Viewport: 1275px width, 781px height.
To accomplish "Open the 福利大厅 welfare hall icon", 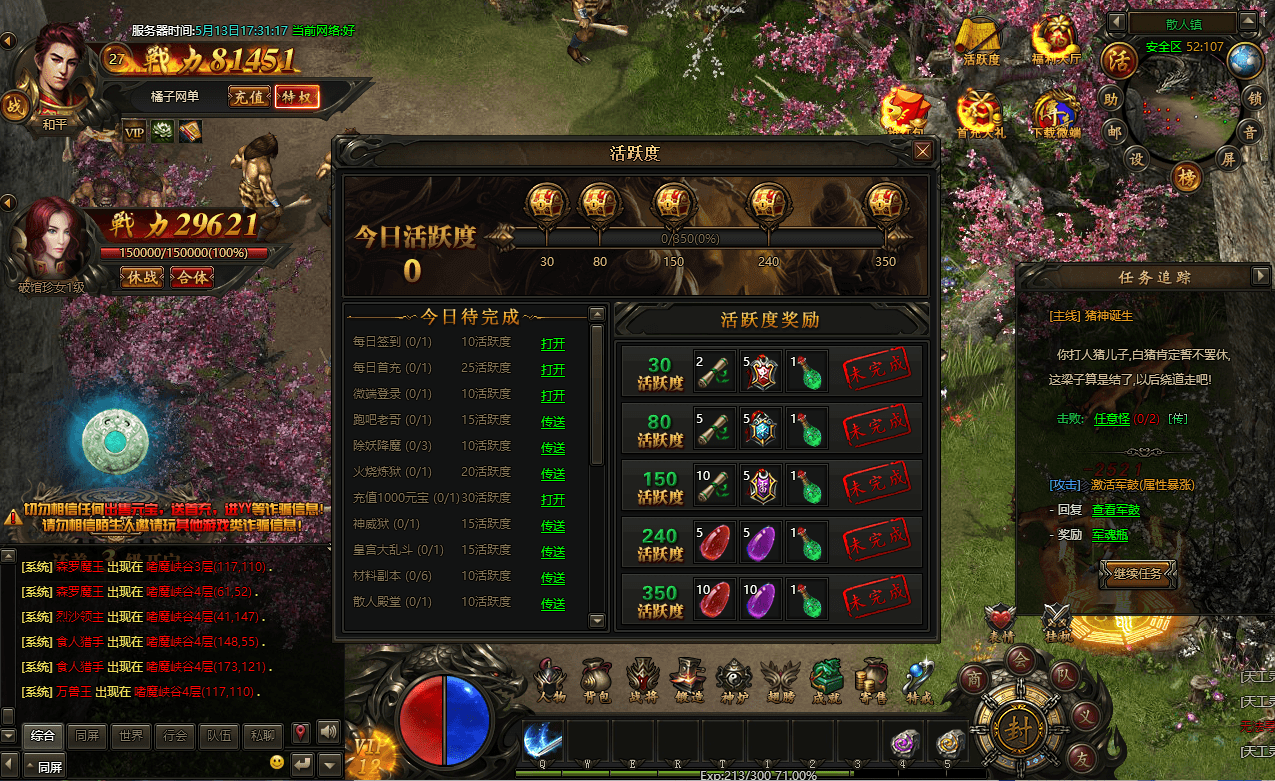I will pyautogui.click(x=1056, y=42).
